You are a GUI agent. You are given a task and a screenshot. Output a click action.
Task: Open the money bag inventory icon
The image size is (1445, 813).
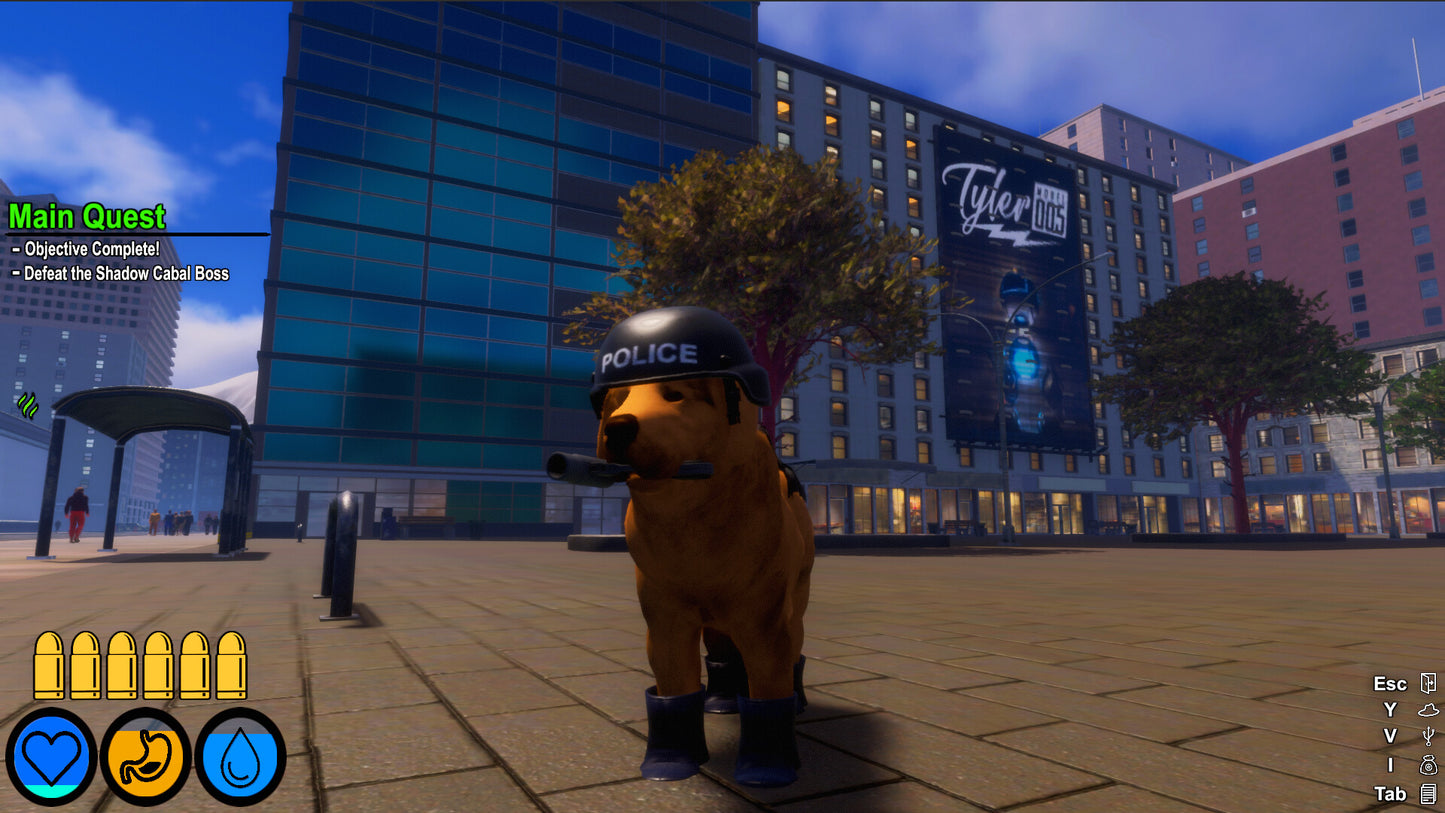click(x=1427, y=765)
